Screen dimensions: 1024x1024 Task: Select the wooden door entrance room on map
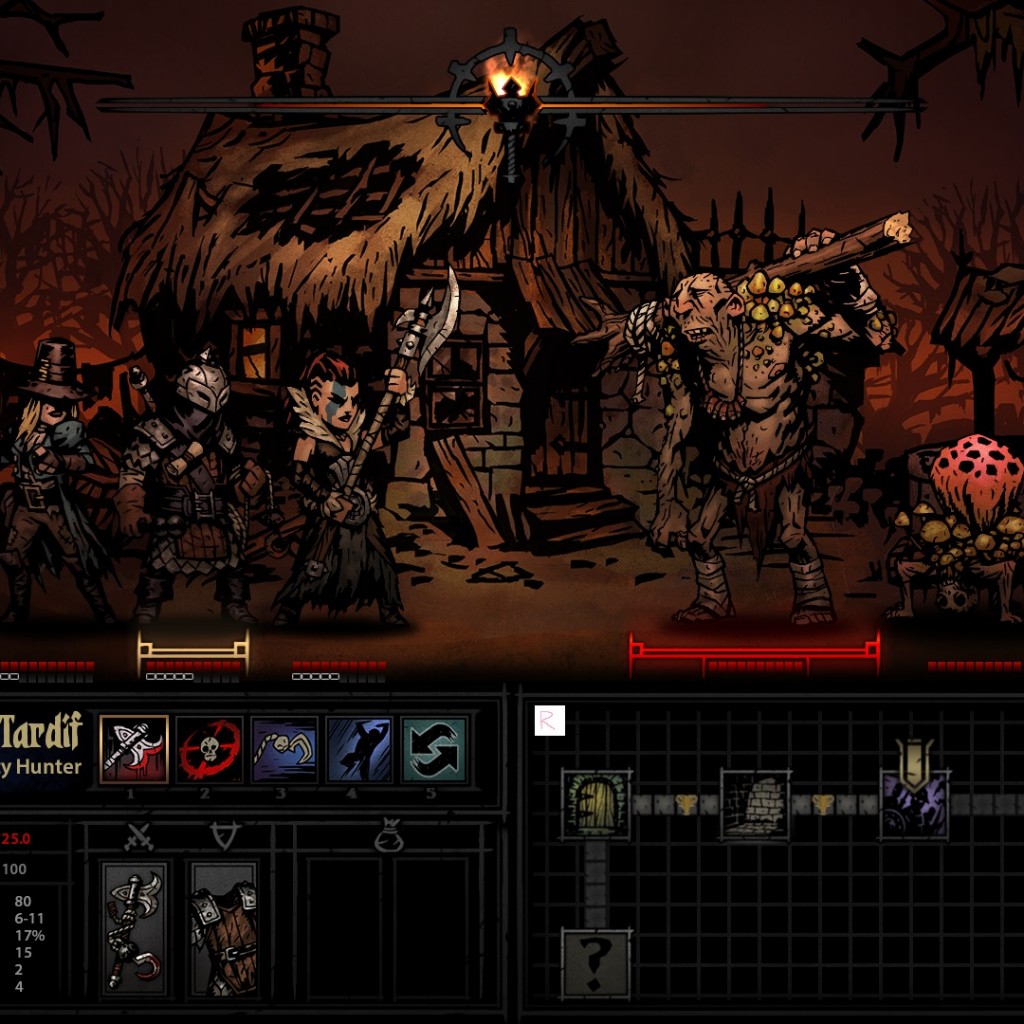coord(596,804)
